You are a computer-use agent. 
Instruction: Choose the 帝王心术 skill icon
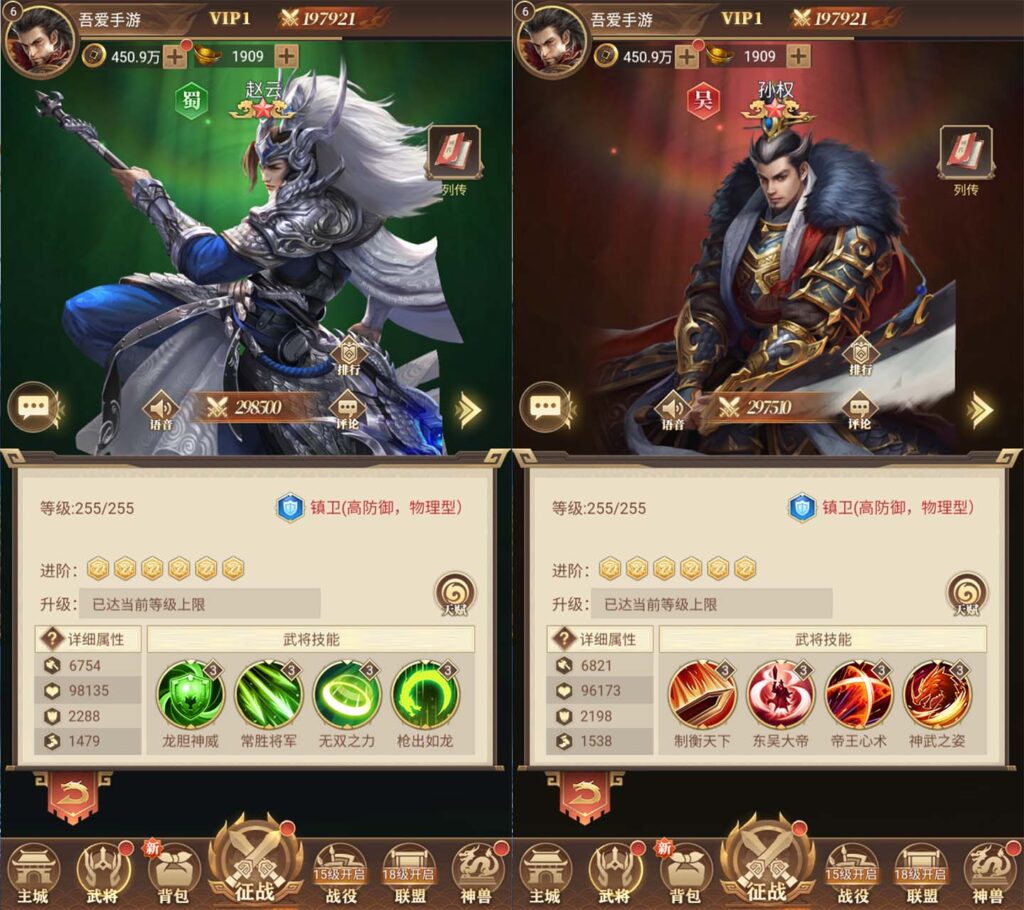point(859,694)
